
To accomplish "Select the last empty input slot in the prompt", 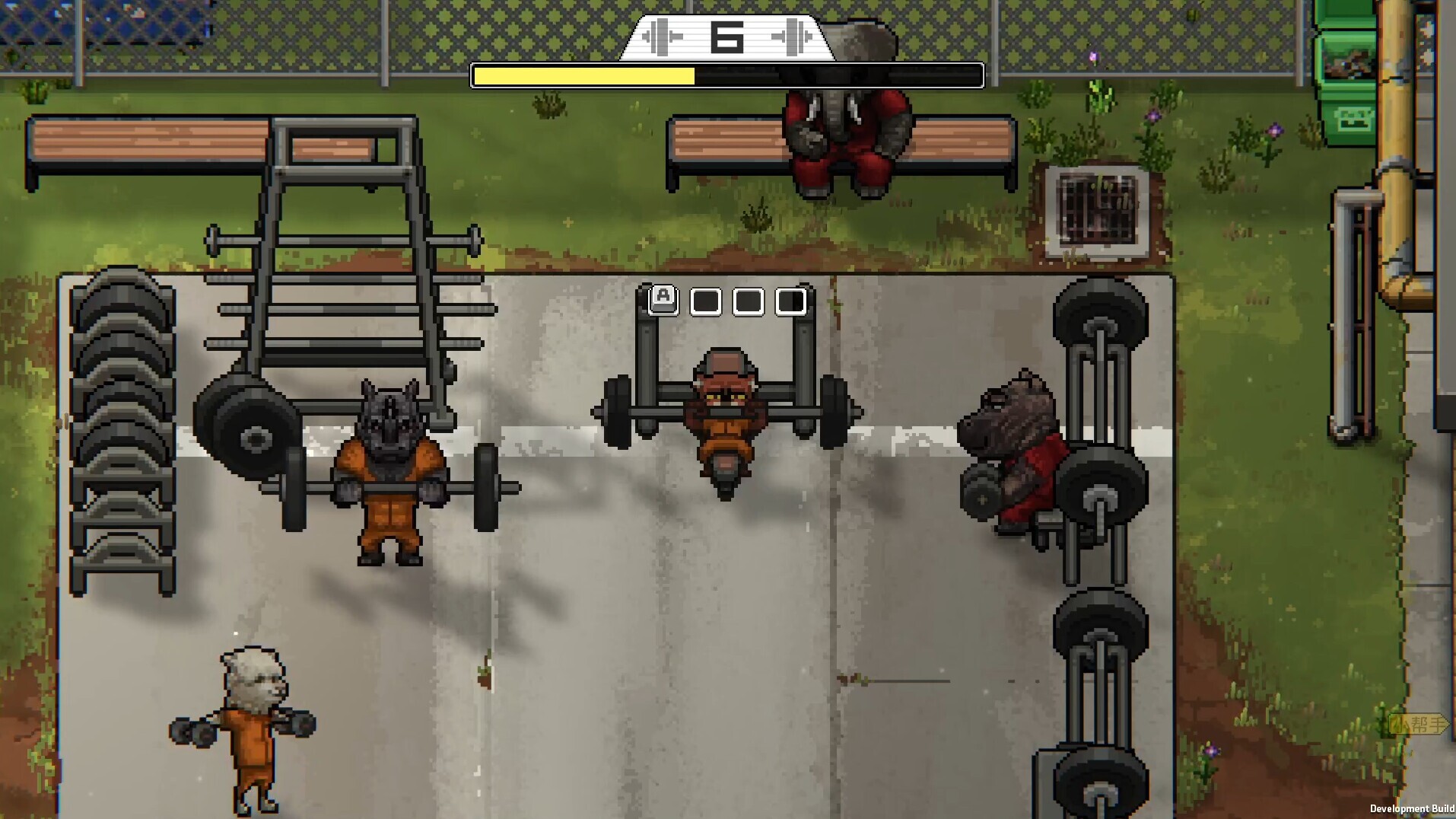I will pos(791,301).
